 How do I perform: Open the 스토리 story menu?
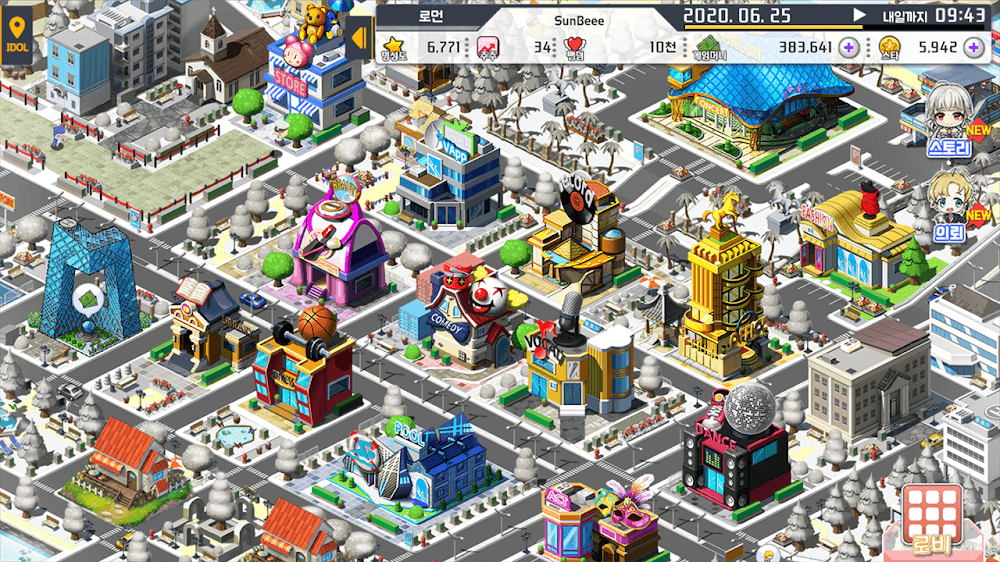click(x=948, y=121)
